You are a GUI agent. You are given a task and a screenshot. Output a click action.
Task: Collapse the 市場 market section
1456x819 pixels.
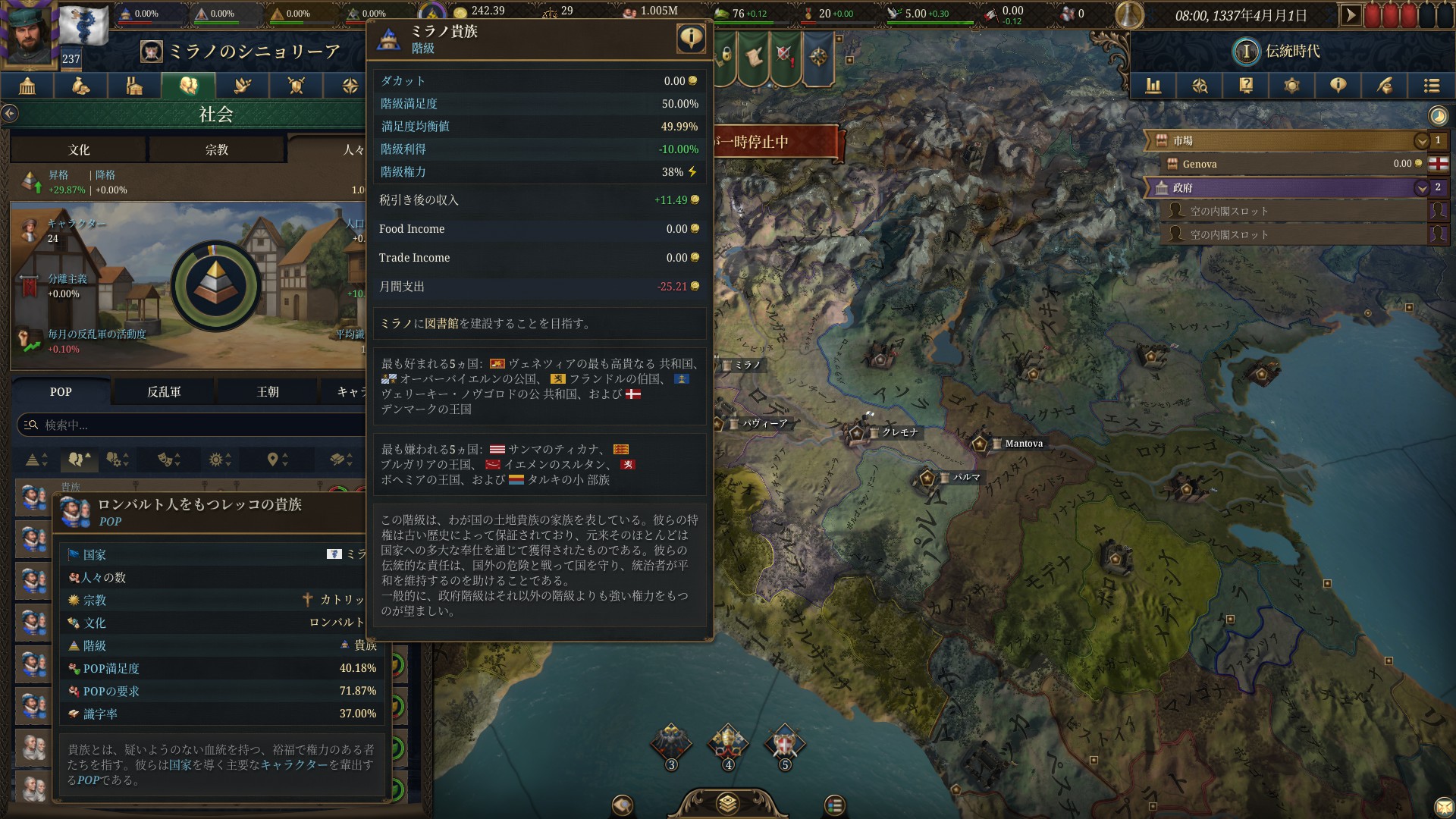(x=1421, y=140)
